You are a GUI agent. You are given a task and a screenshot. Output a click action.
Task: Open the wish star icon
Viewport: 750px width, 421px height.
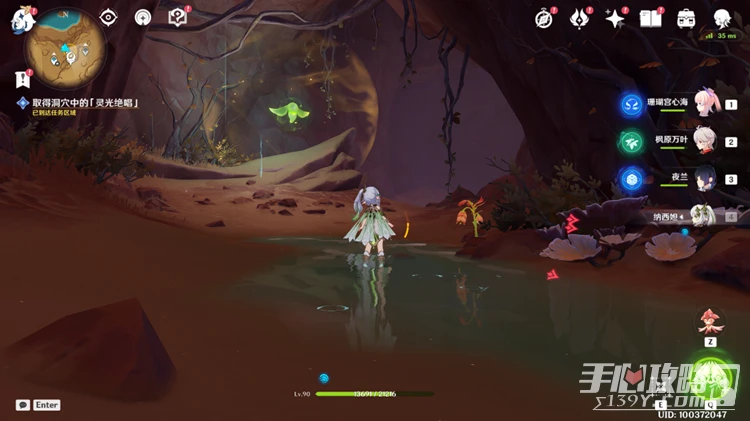tap(615, 19)
